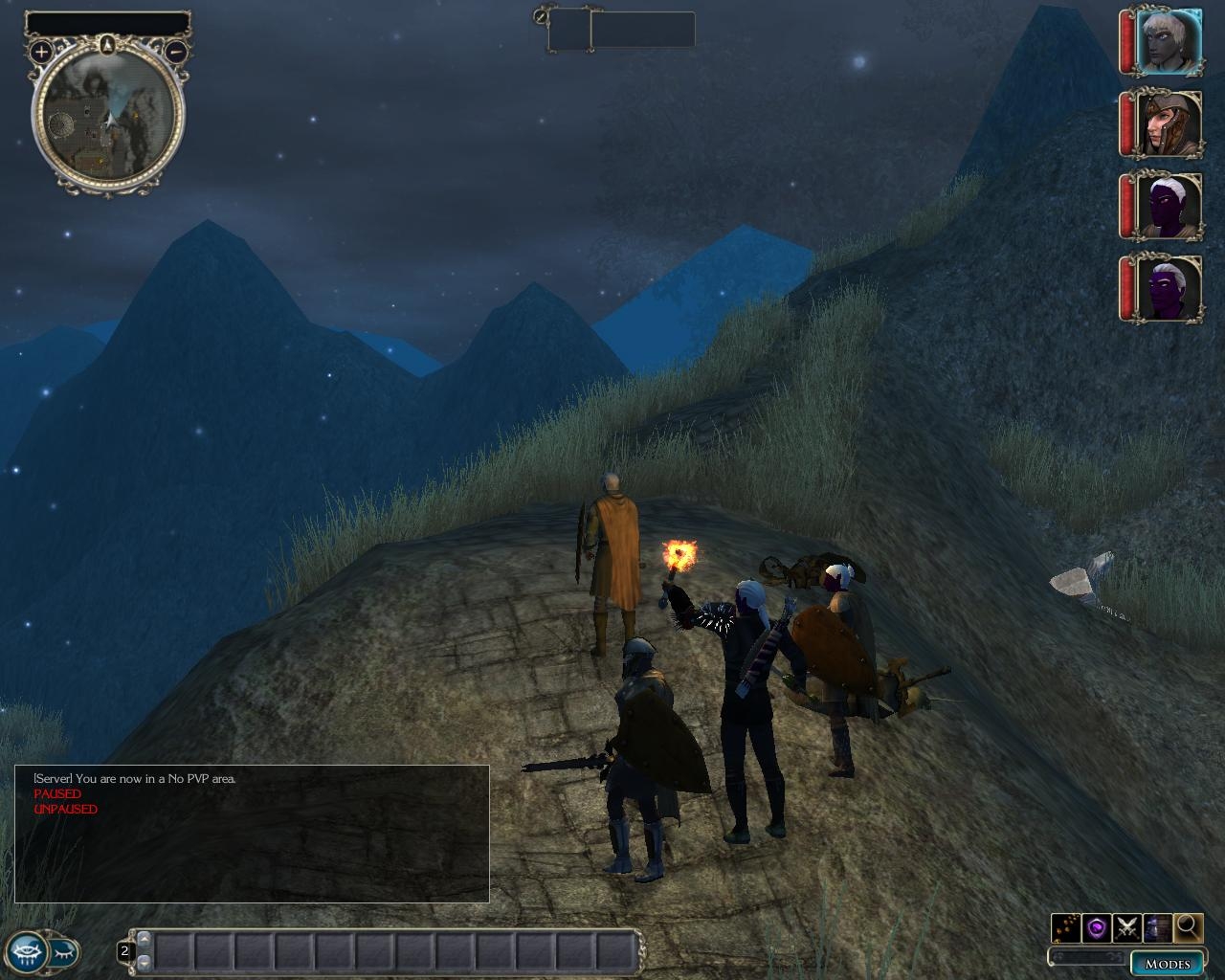This screenshot has width=1225, height=980.
Task: Click the circular minimap
Action: tap(108, 117)
